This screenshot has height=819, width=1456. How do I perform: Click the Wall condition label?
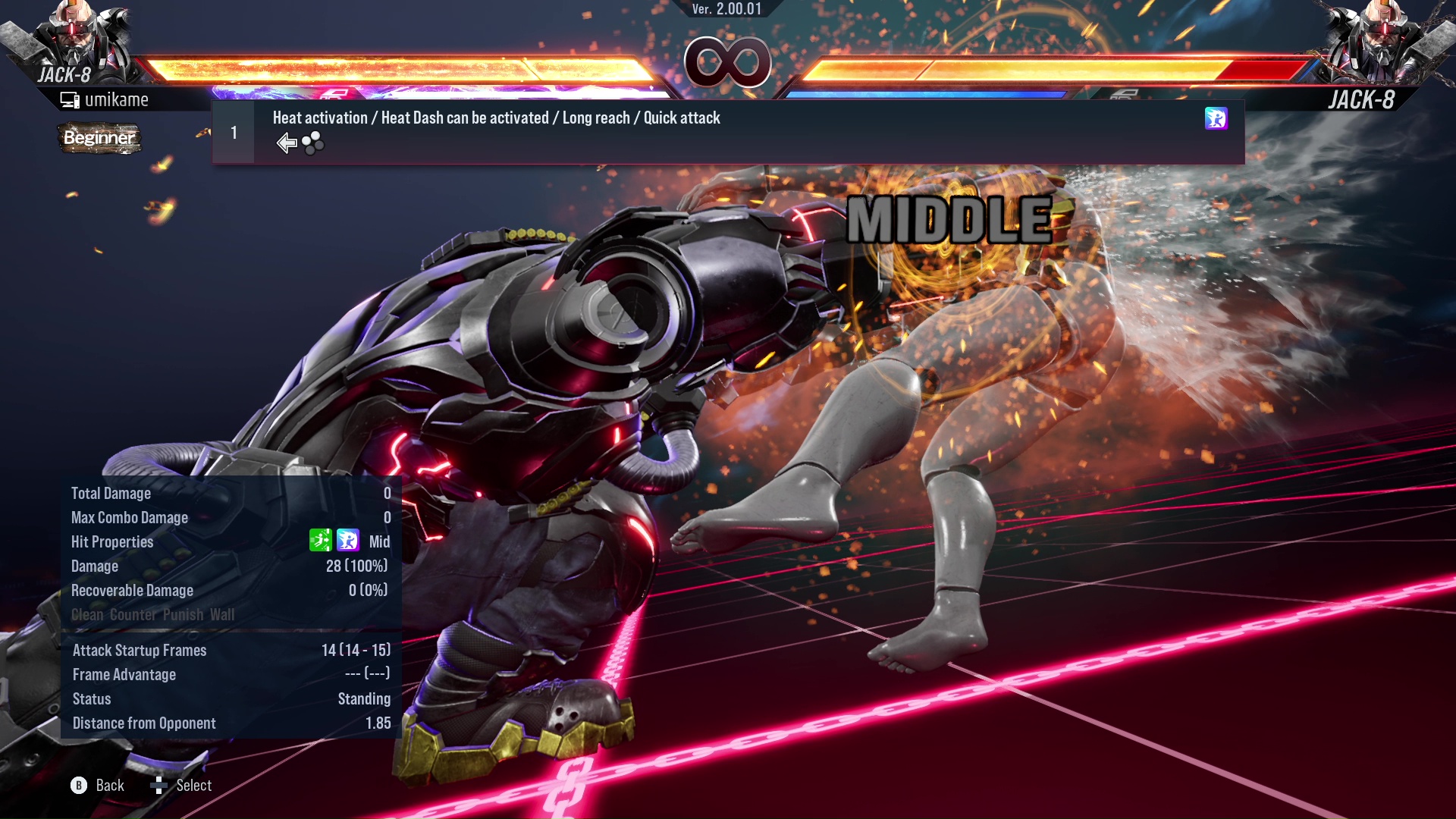coord(224,615)
